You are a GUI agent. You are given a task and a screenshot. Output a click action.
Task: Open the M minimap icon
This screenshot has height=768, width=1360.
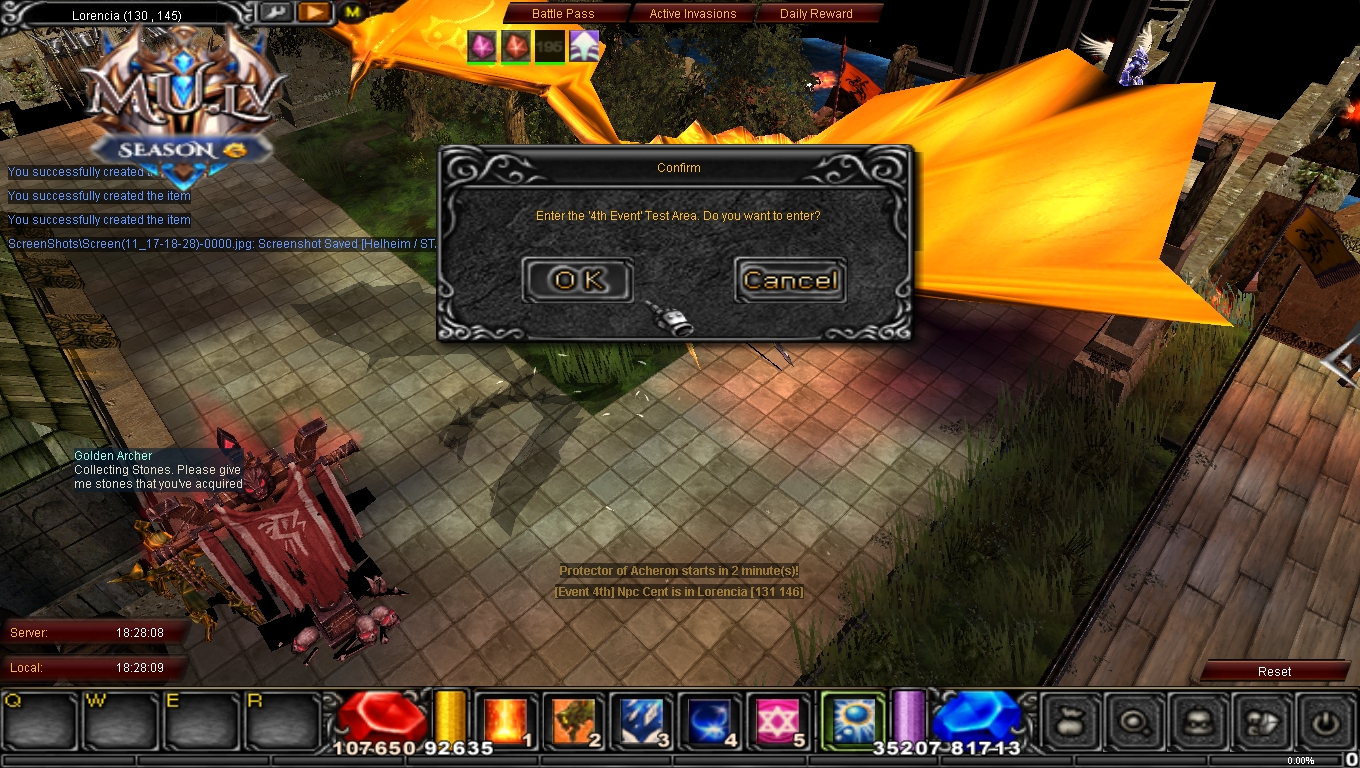point(352,13)
